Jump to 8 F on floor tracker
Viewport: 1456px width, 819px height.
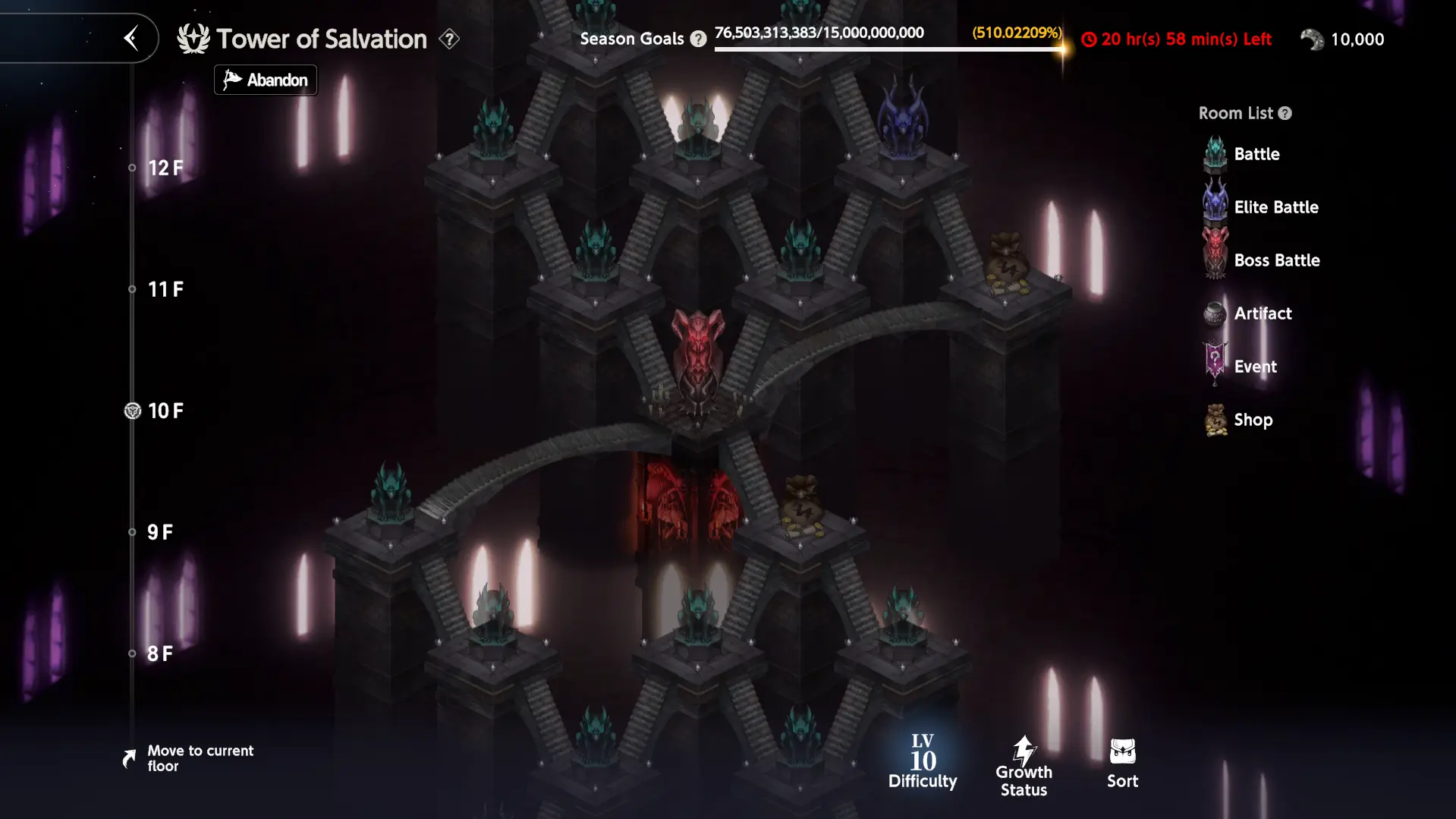click(159, 654)
